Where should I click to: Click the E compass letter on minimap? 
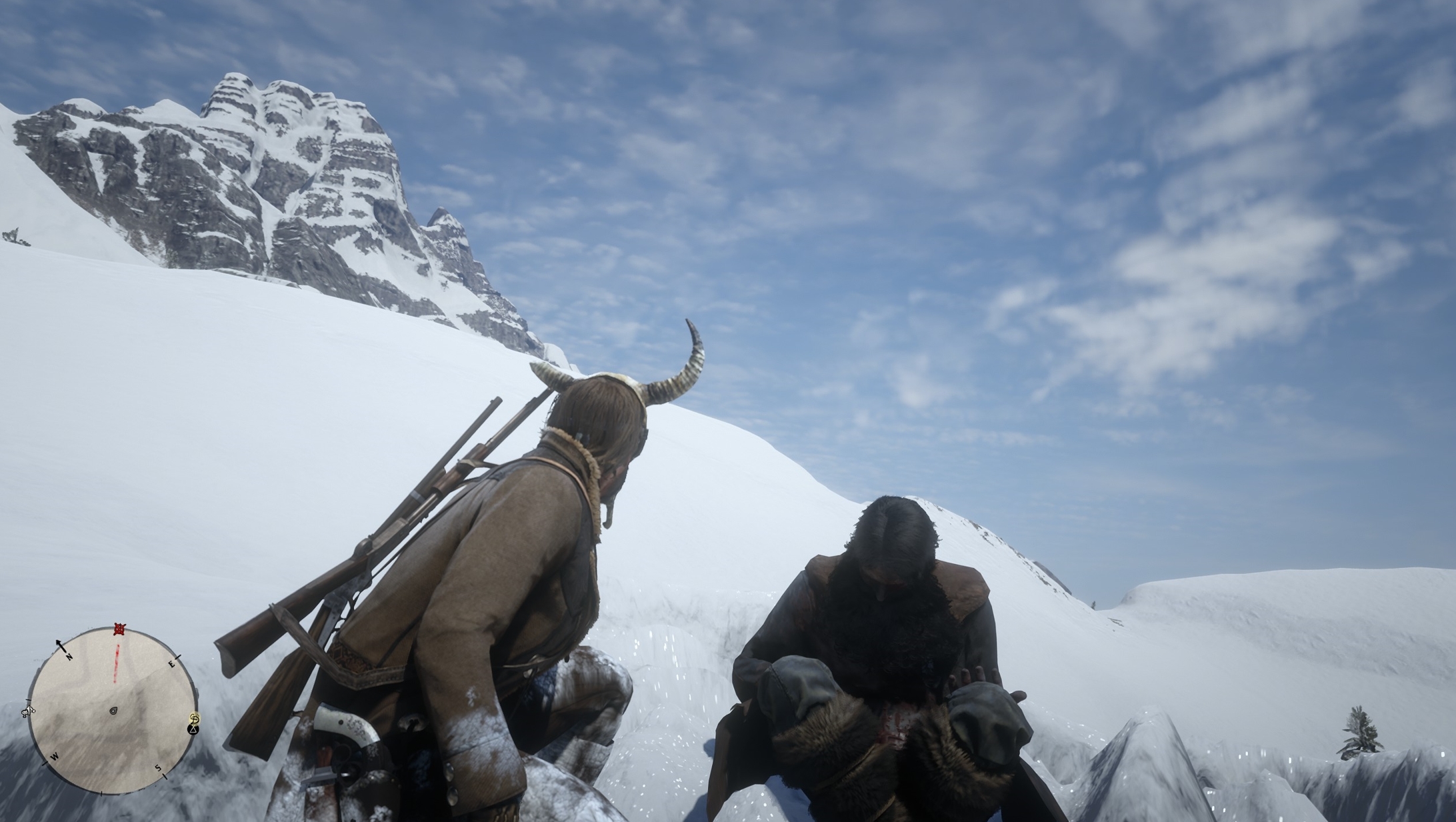click(172, 665)
